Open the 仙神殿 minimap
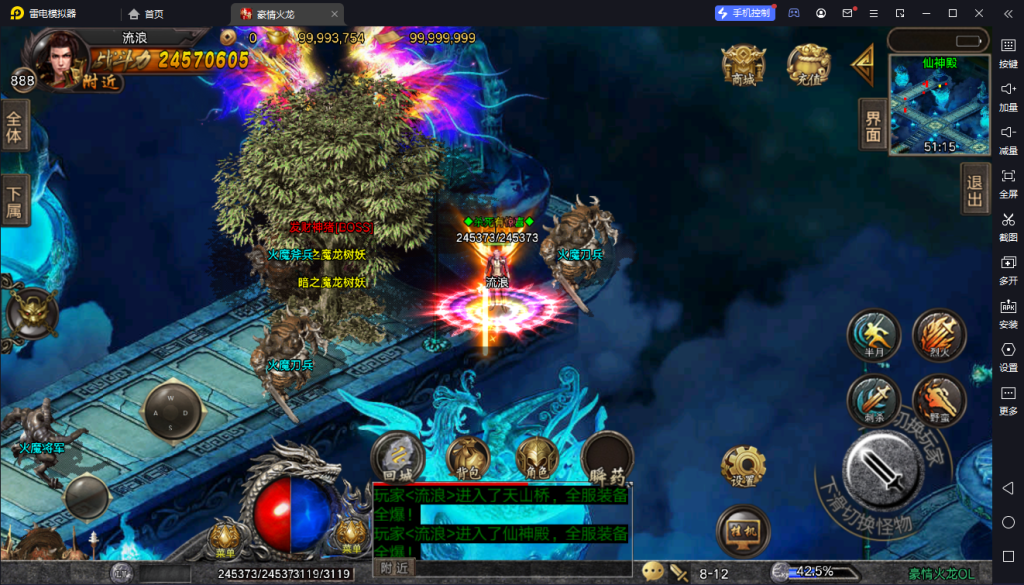The image size is (1024, 585). point(939,105)
